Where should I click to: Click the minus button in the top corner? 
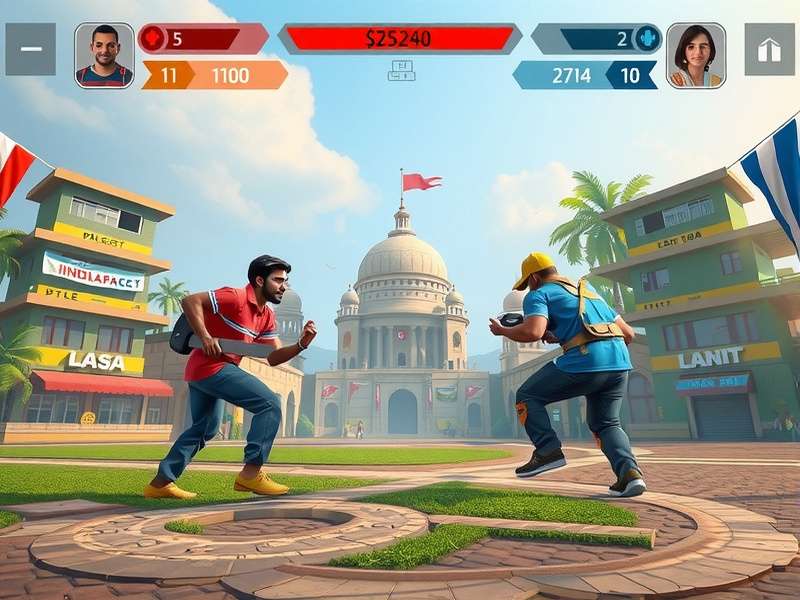31,49
